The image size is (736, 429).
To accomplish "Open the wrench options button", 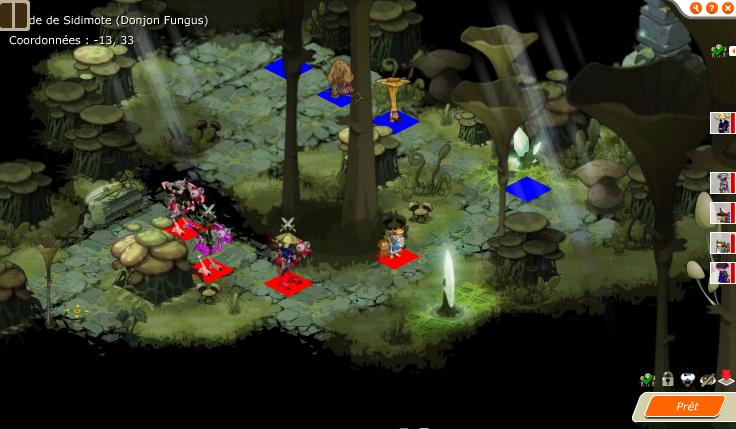I will click(x=697, y=8).
